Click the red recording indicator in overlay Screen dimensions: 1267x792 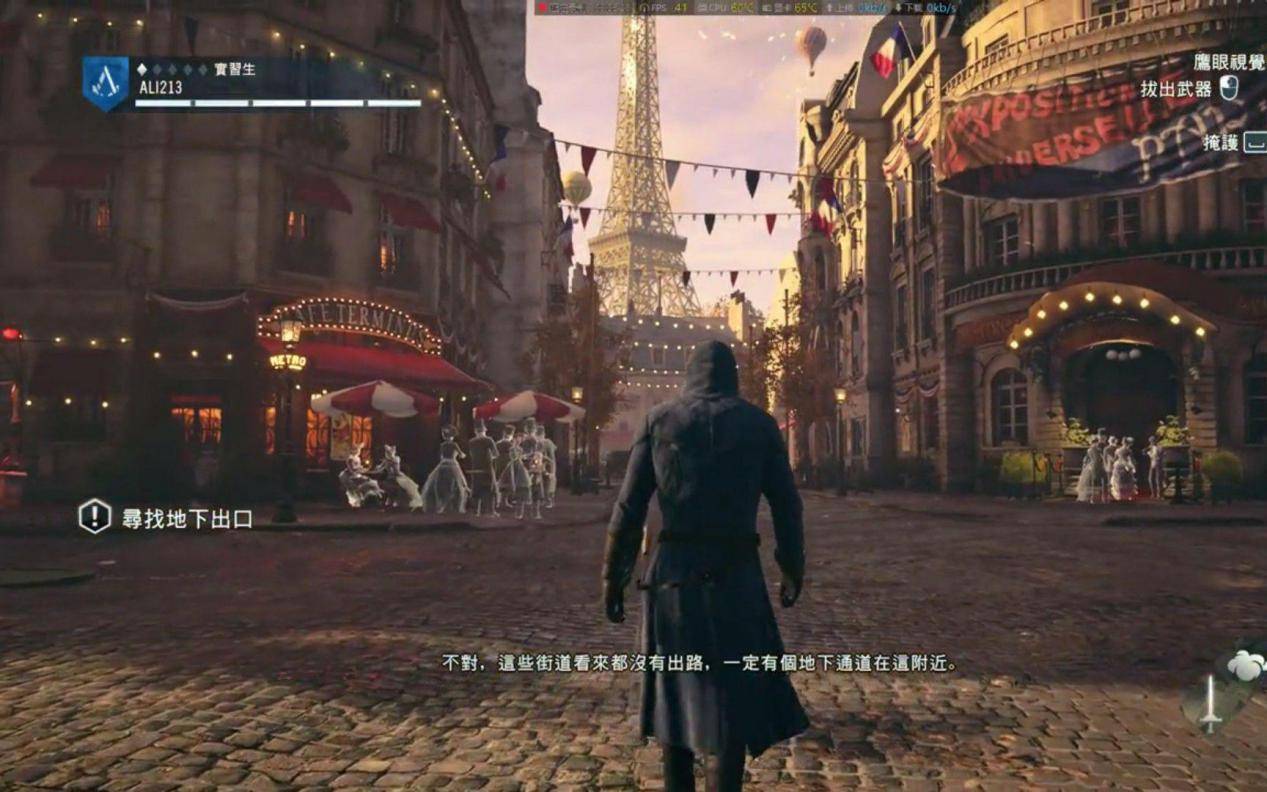pos(542,8)
